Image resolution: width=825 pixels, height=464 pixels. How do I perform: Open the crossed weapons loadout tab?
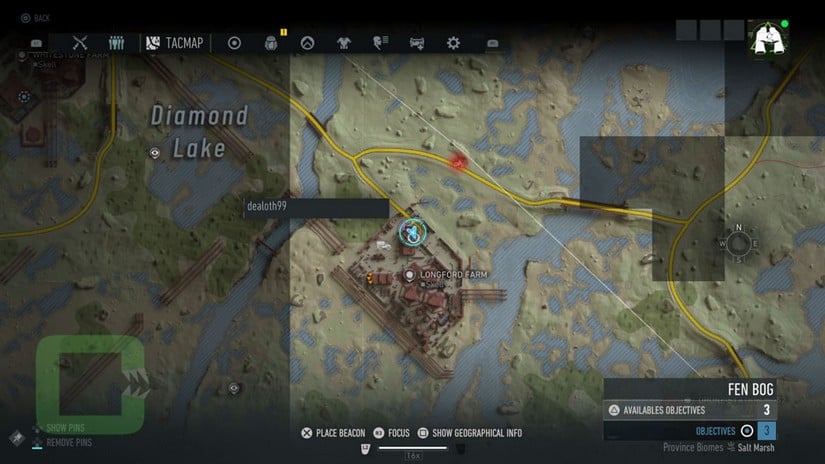81,43
